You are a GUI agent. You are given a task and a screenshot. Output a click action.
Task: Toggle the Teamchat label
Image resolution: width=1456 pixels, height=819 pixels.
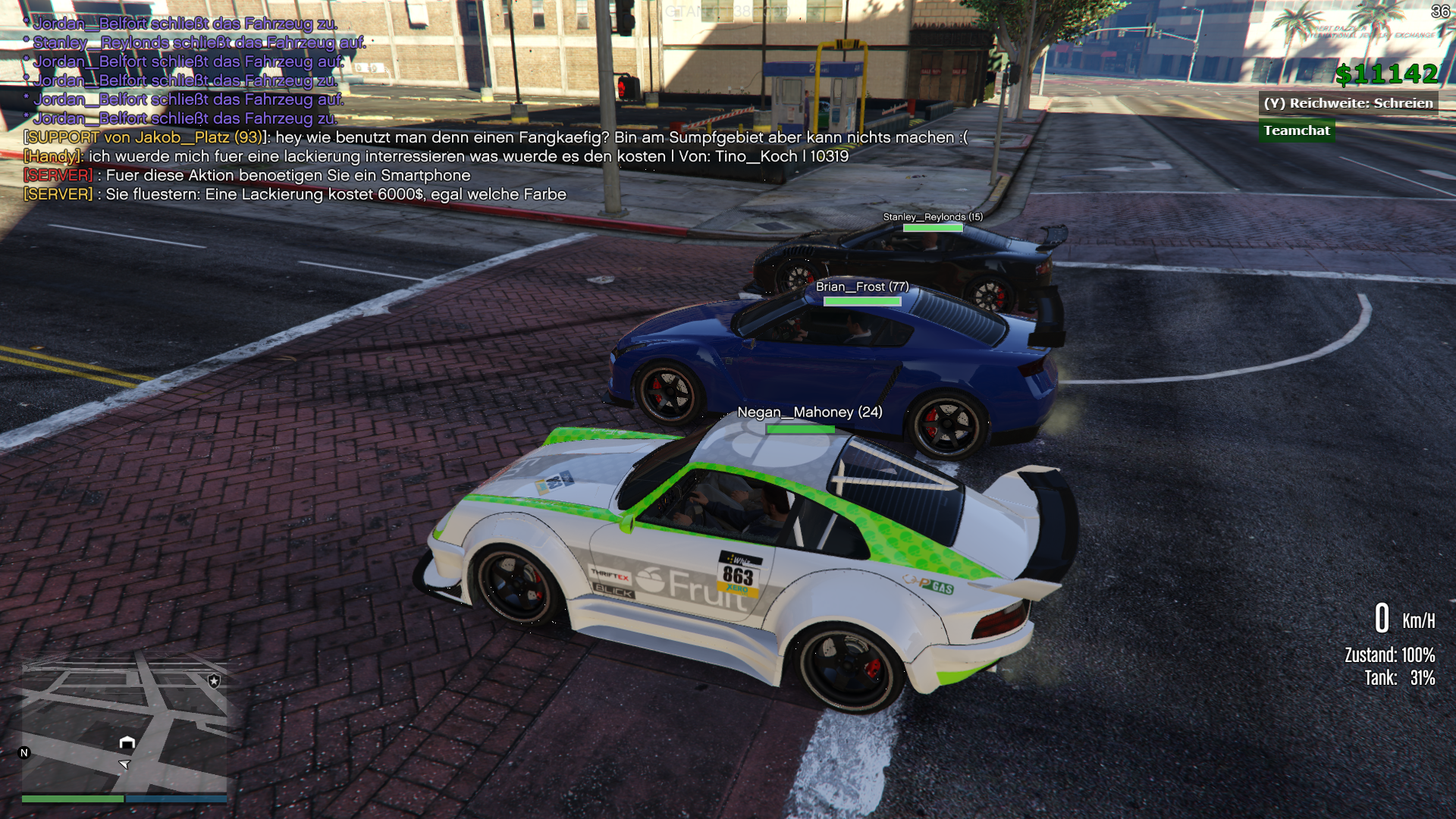(1296, 130)
